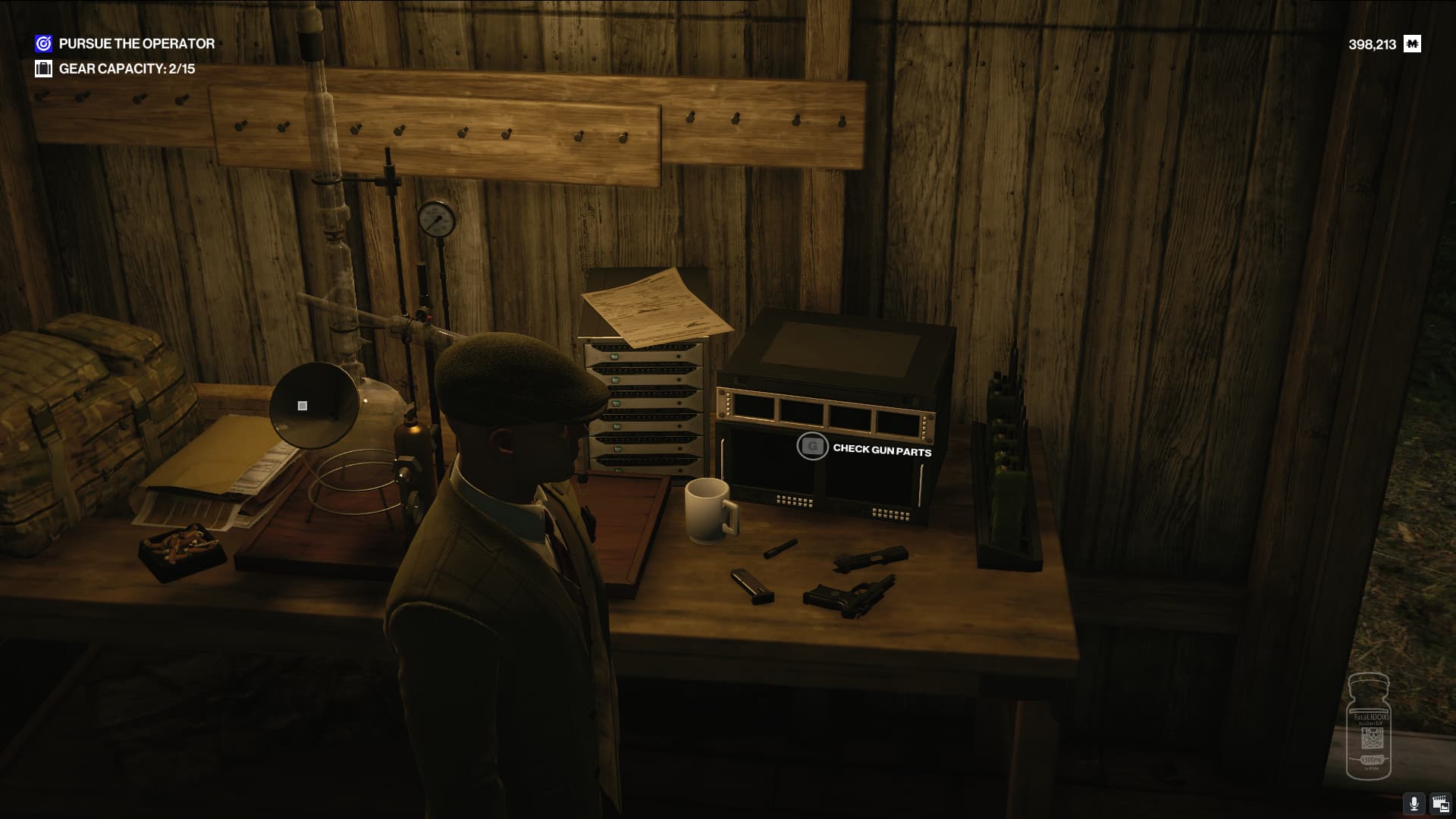Click the Merces currency icon

tap(1412, 44)
